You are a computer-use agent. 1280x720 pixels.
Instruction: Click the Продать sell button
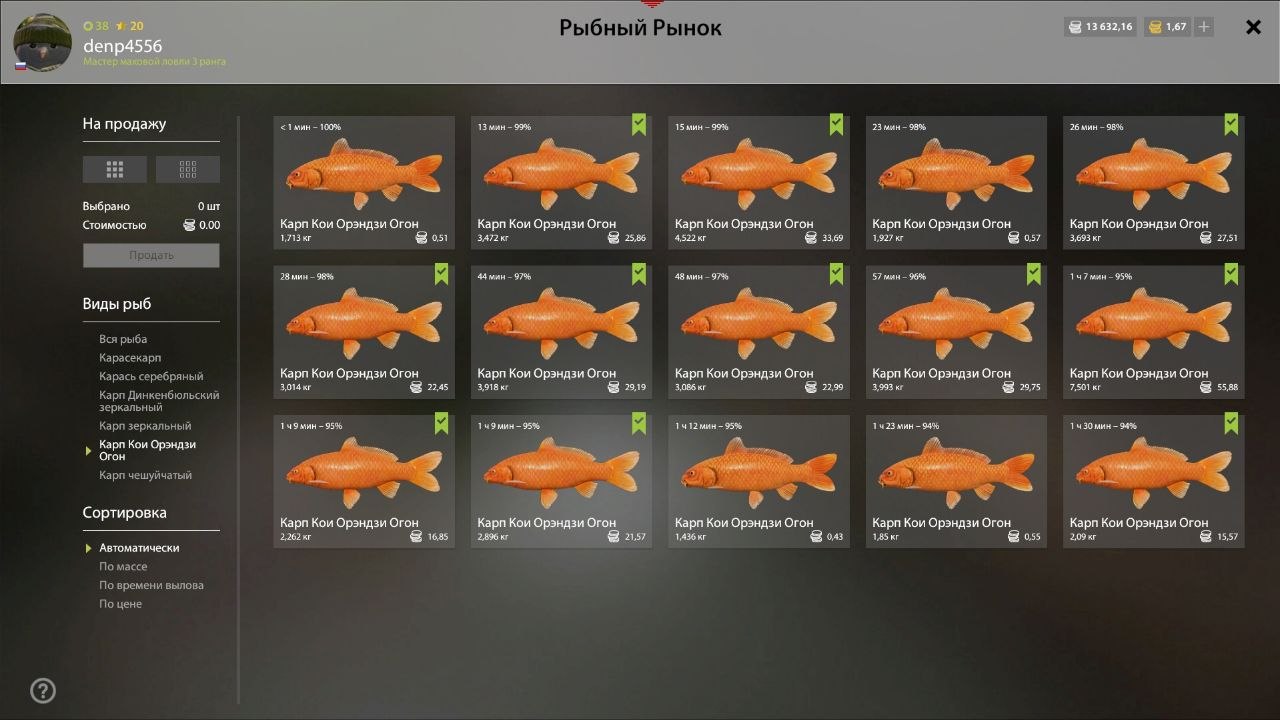[151, 255]
